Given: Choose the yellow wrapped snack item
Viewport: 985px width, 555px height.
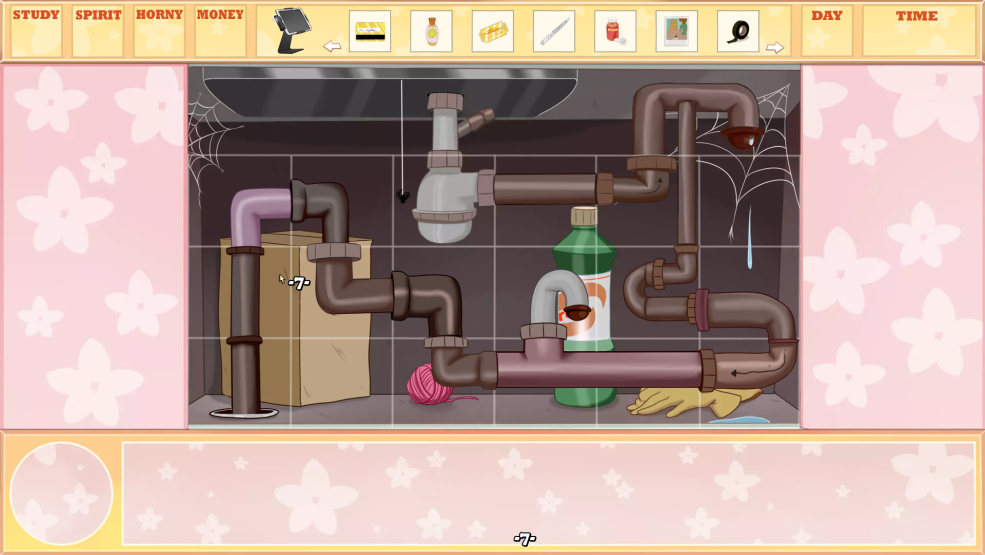Looking at the screenshot, I should (492, 31).
